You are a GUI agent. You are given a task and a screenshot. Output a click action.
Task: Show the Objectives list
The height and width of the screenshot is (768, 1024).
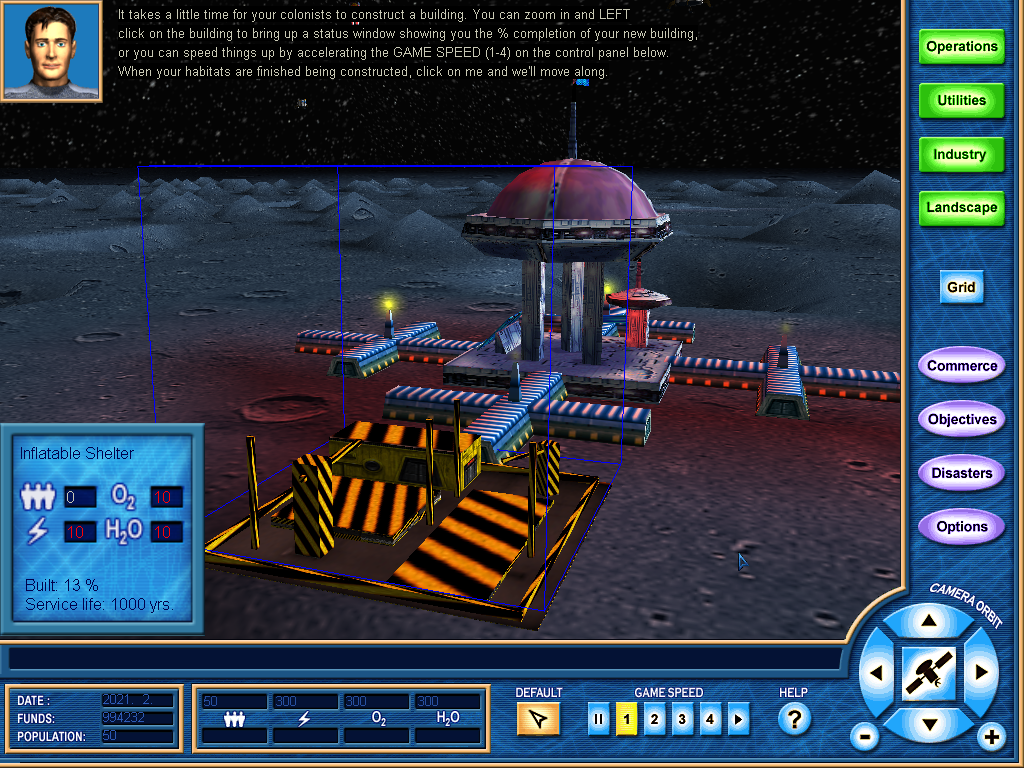[961, 420]
